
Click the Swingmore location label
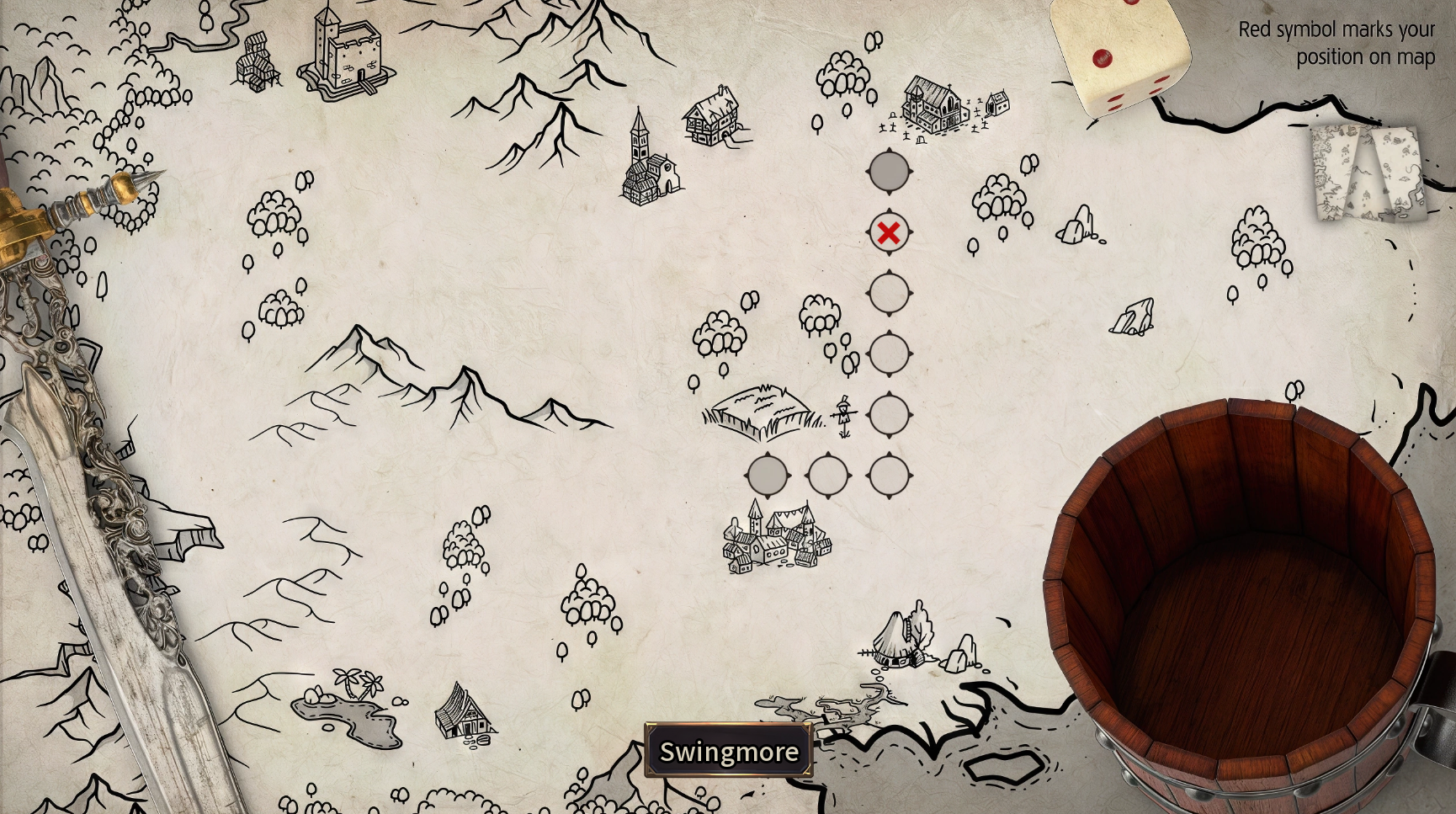(729, 751)
